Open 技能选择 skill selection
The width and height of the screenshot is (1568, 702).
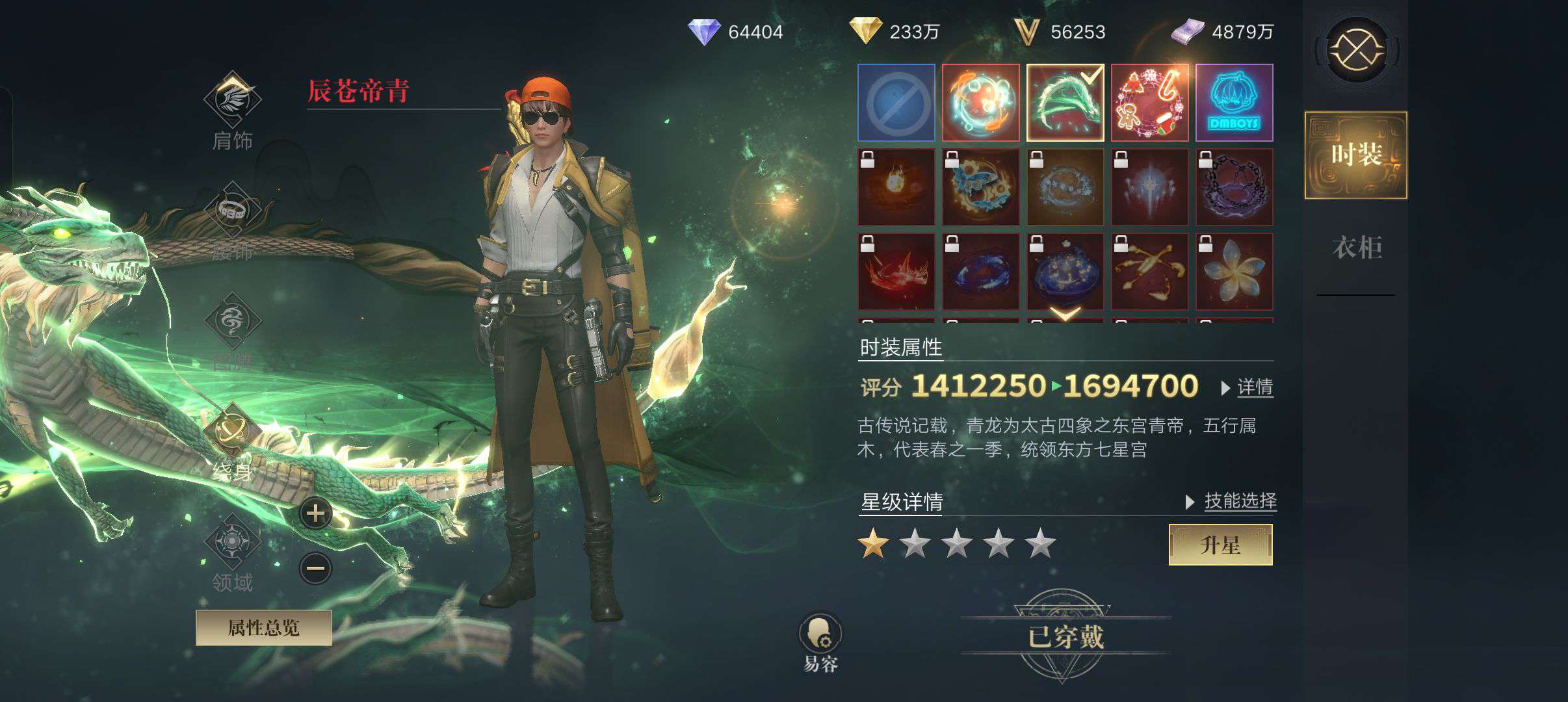coord(1239,501)
